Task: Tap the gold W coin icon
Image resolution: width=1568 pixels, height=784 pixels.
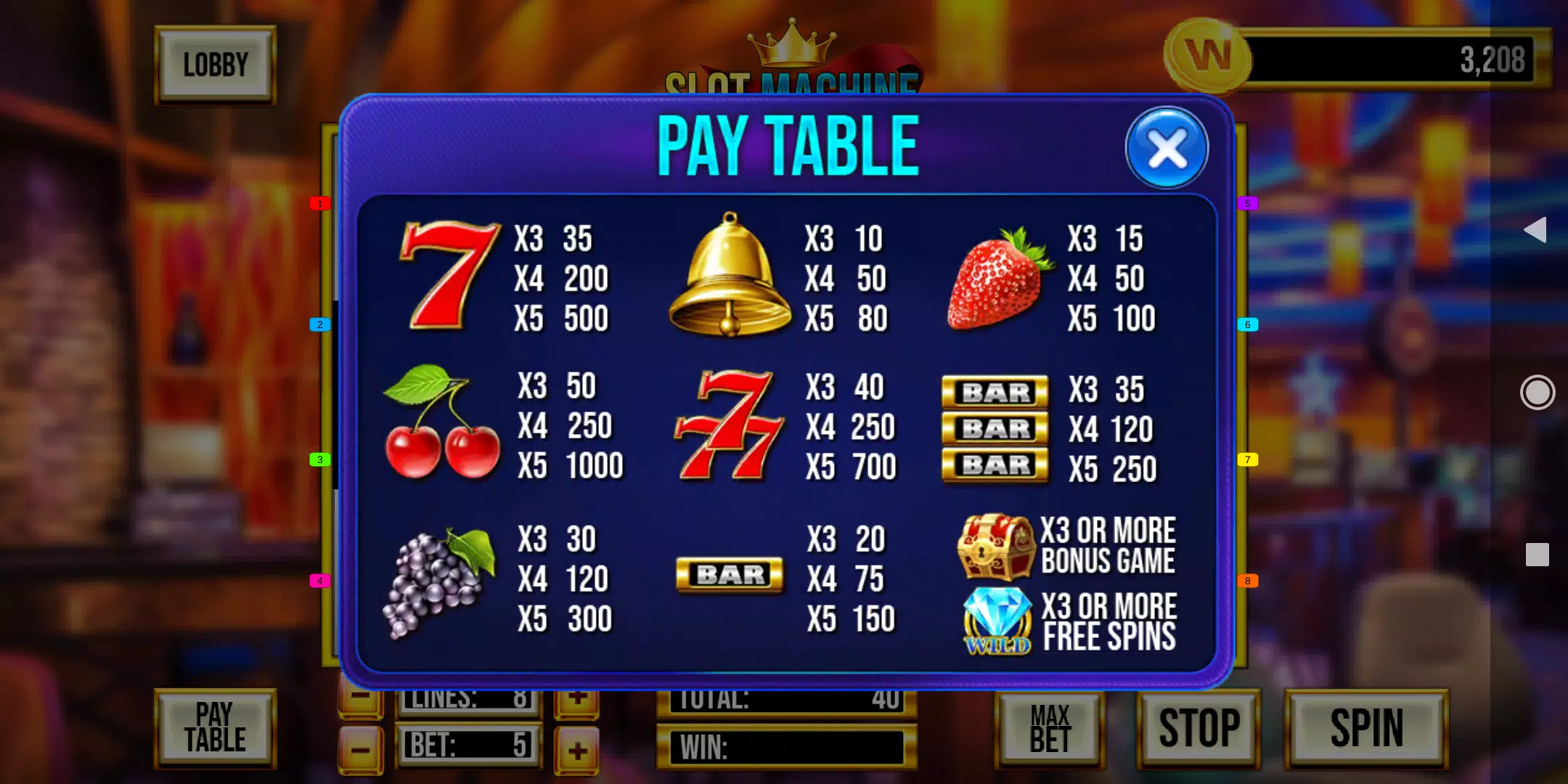Action: point(1207,57)
